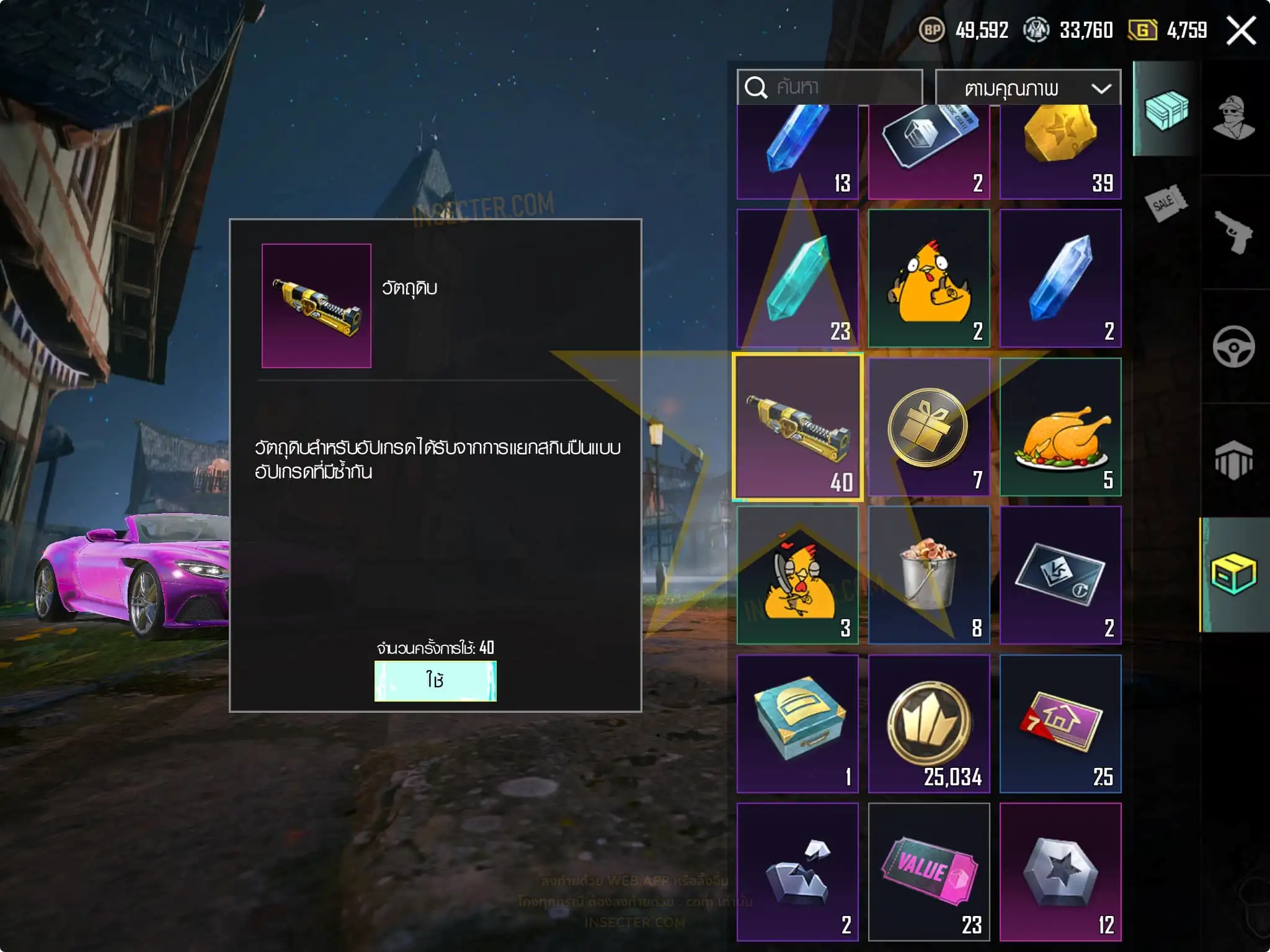Screen dimensions: 1270x952
Task: Open the sort-by-quality dropdown
Action: 1028,88
